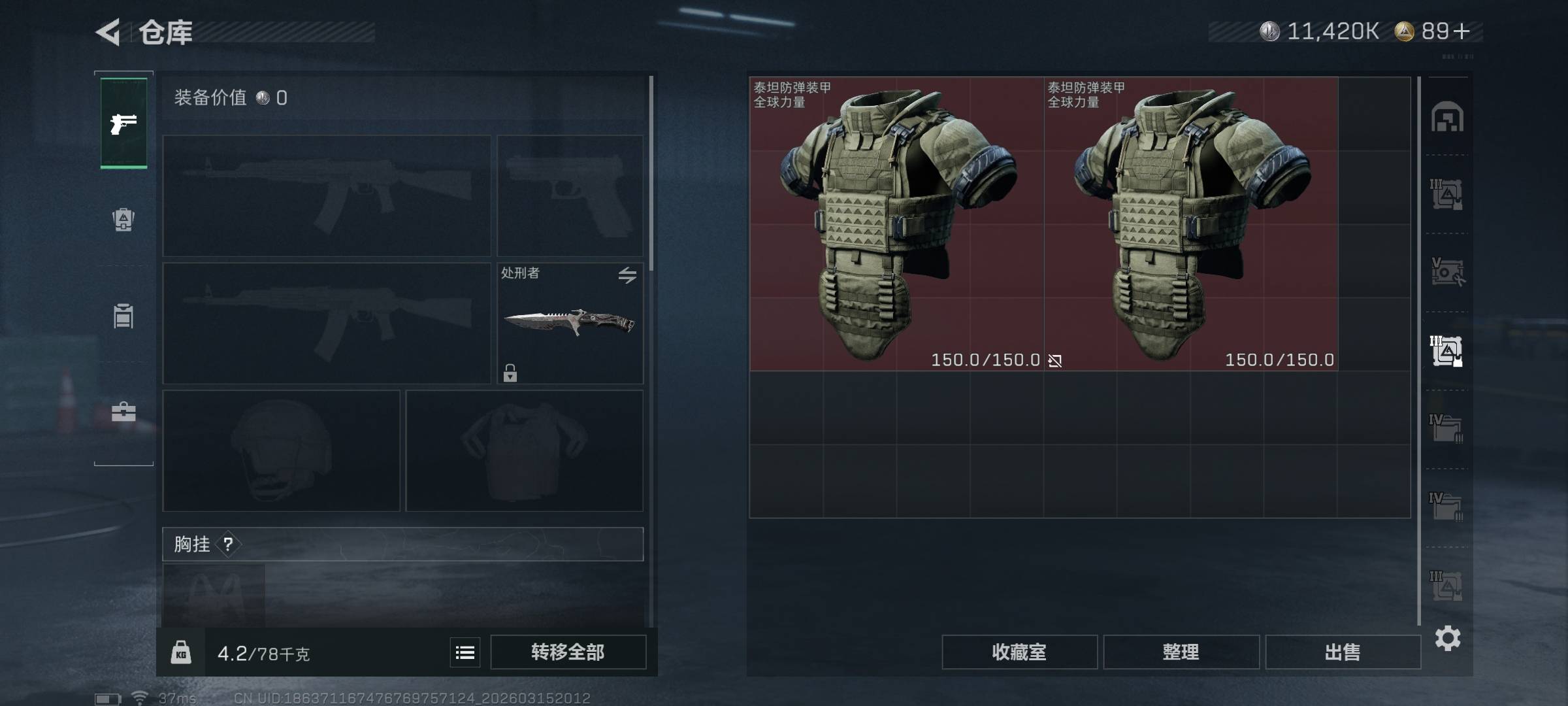Choose the 出售 sell button
1568x706 pixels.
click(x=1343, y=652)
